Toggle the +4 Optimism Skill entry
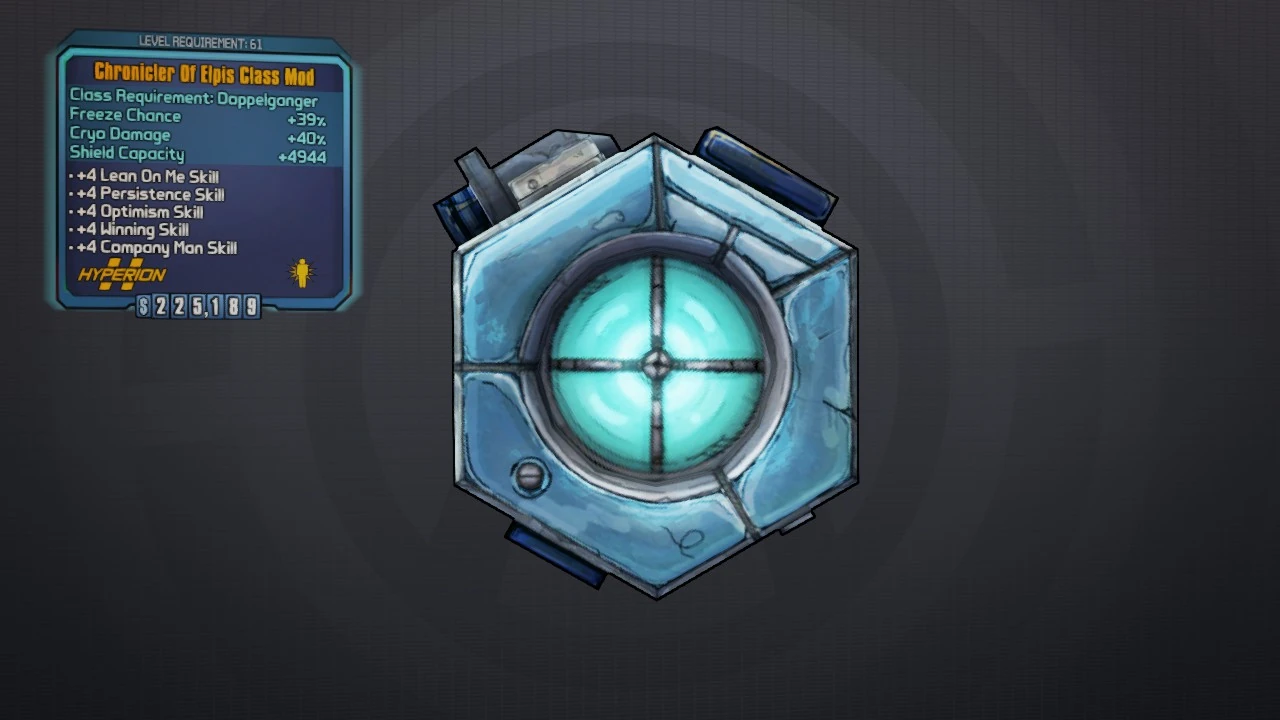The height and width of the screenshot is (720, 1280). coord(139,212)
